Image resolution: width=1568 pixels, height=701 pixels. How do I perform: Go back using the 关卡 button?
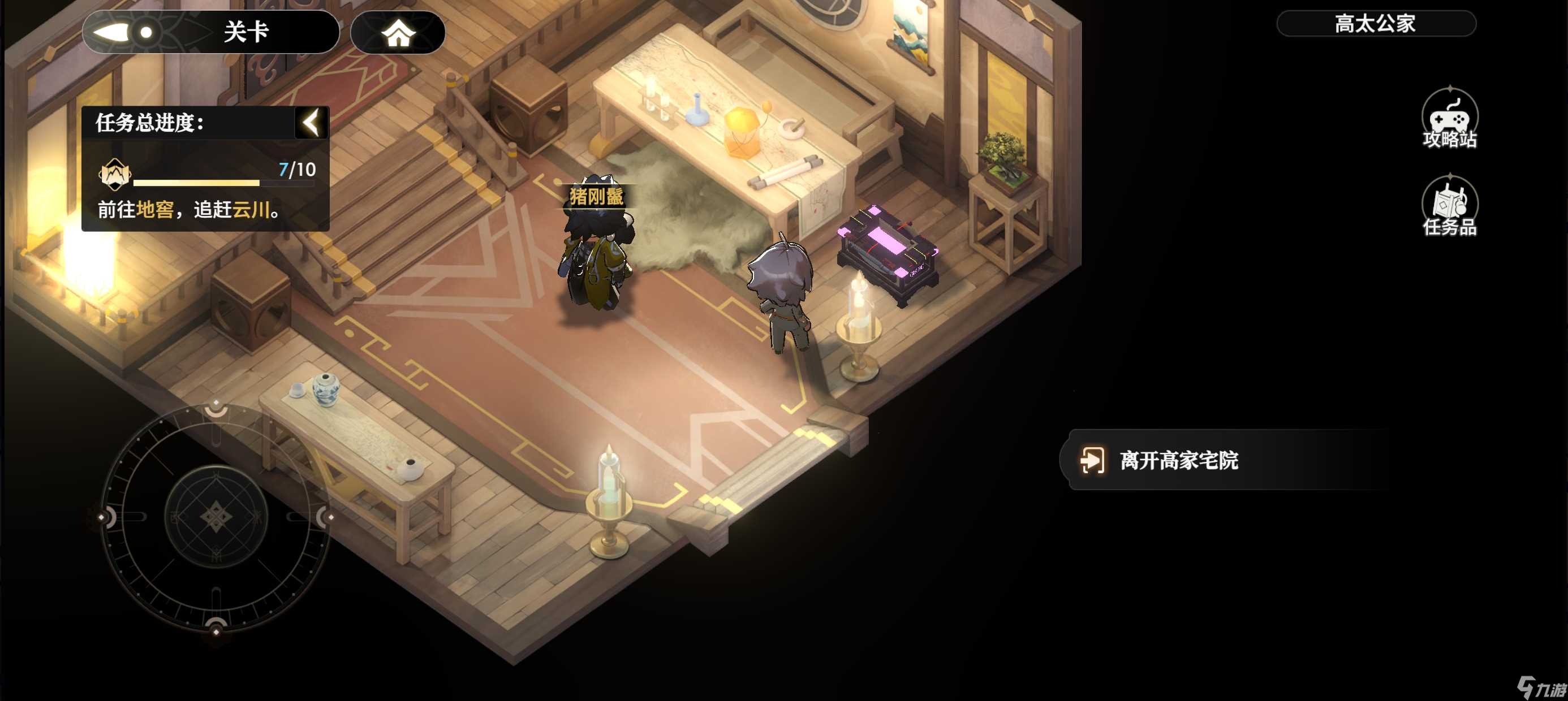210,32
